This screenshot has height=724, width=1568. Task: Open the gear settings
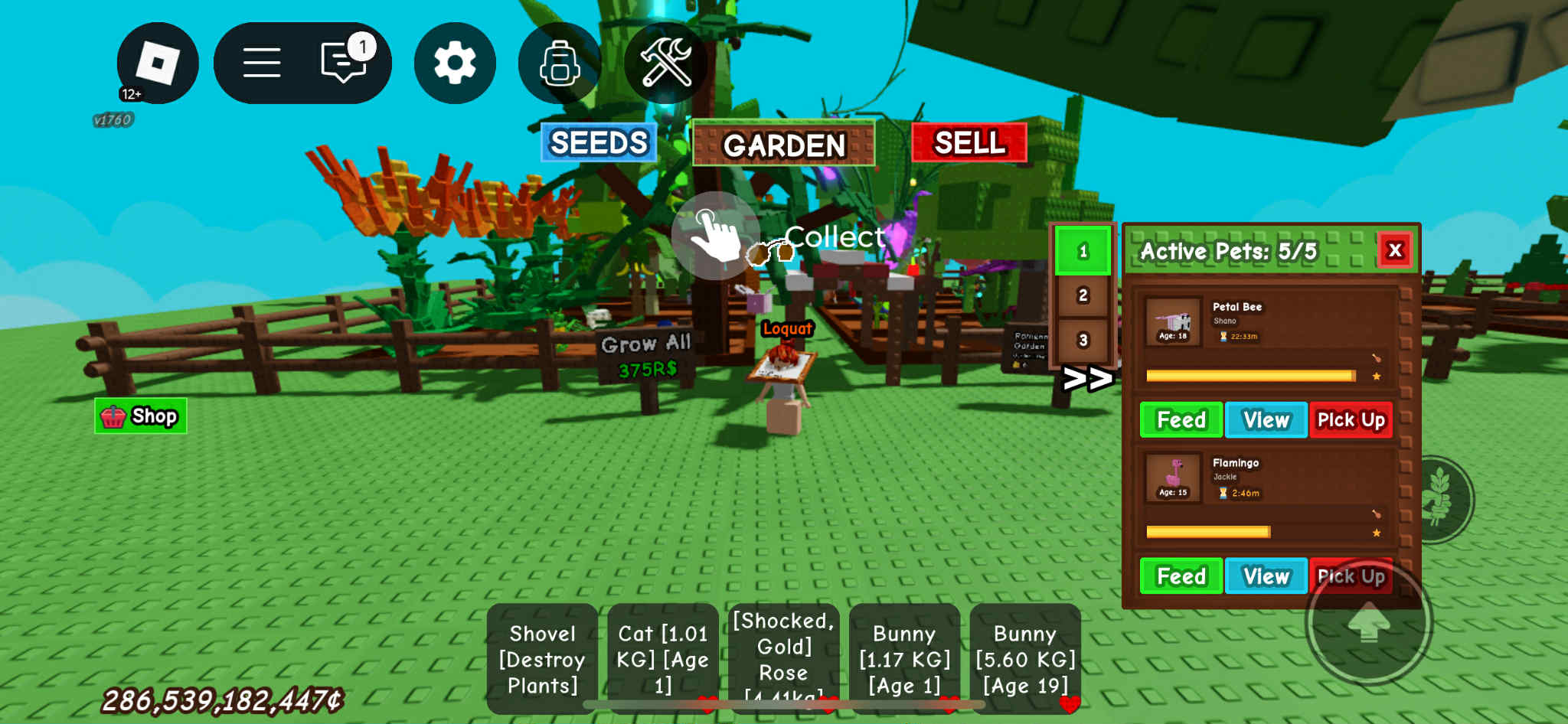click(455, 63)
